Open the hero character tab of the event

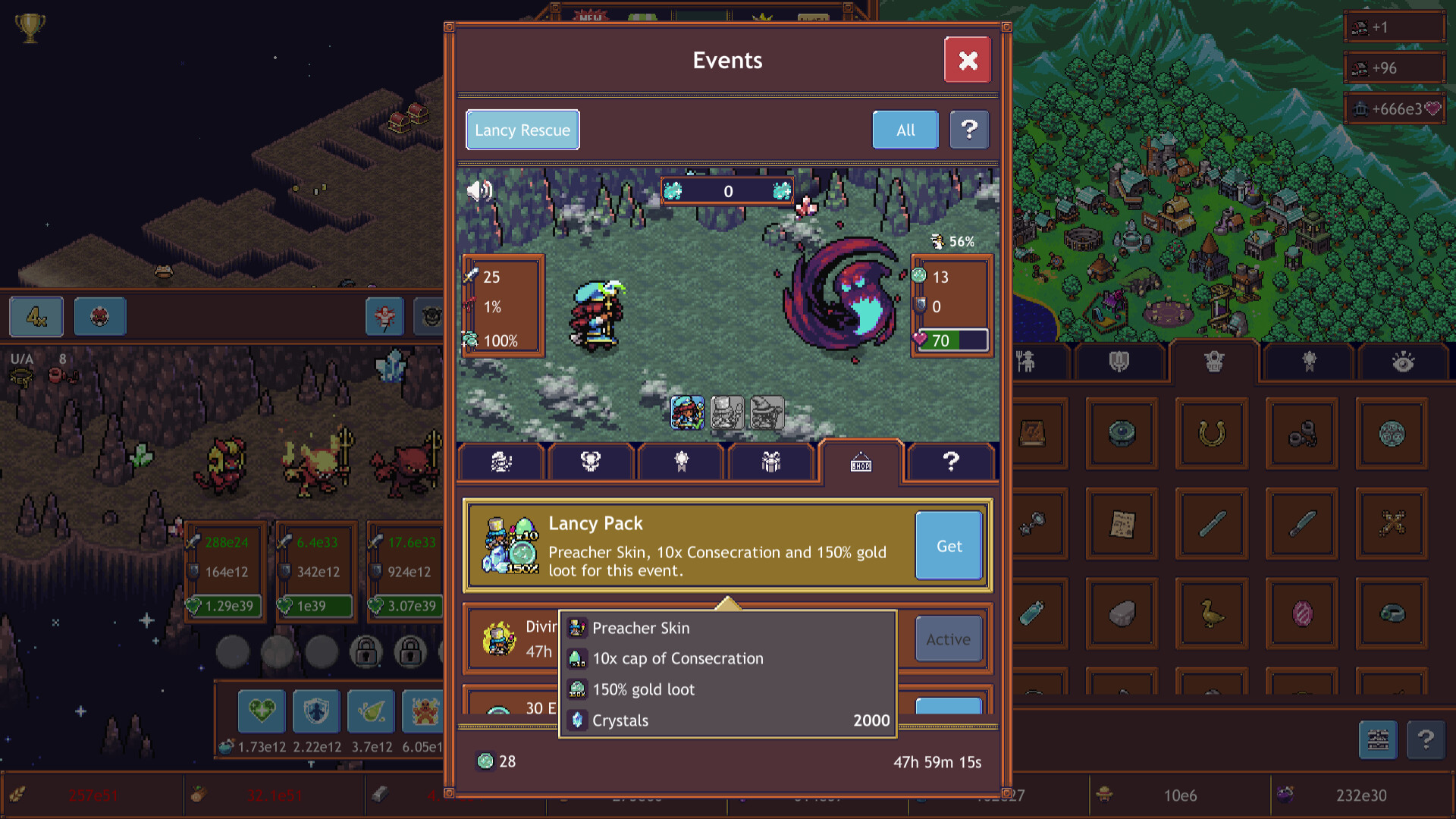click(500, 461)
